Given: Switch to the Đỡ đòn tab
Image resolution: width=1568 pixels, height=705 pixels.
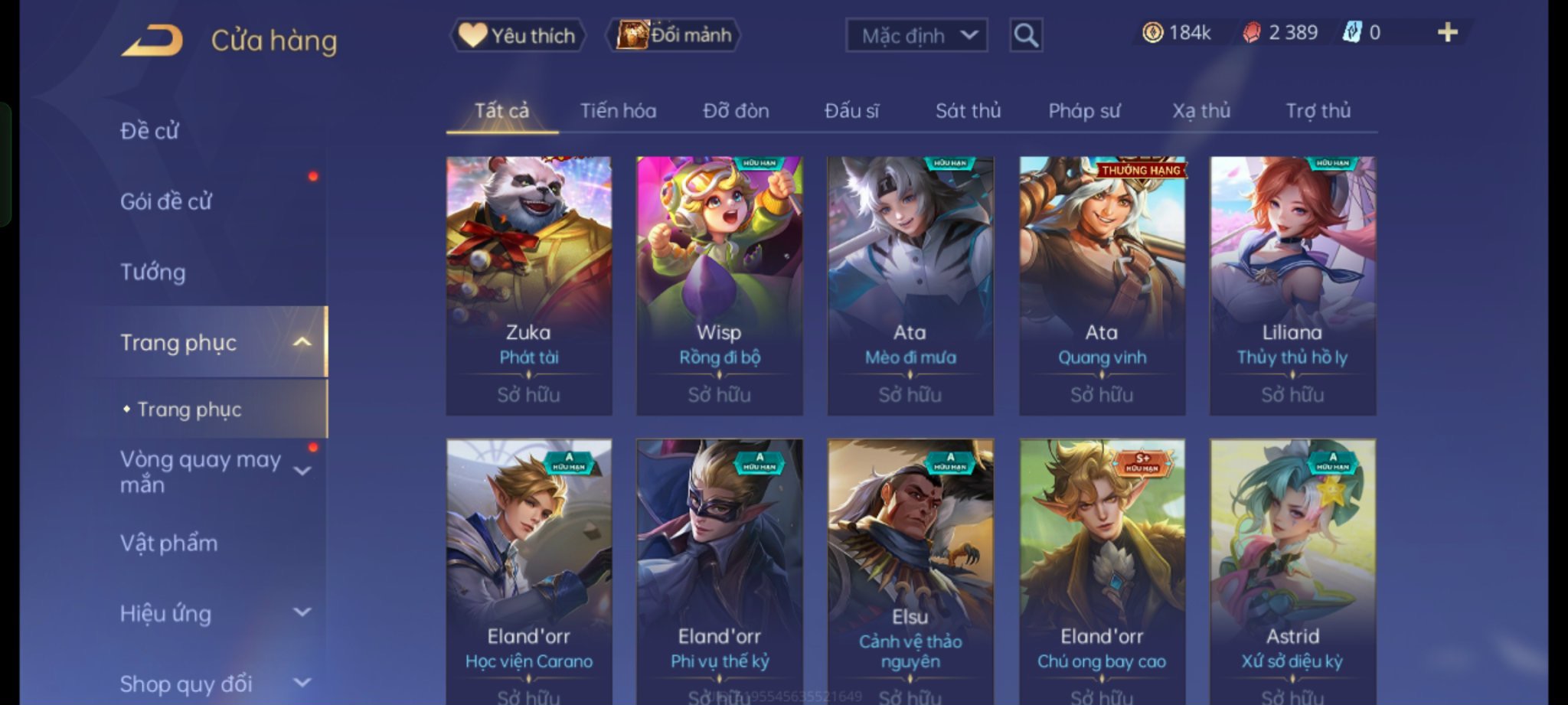Looking at the screenshot, I should pos(736,111).
